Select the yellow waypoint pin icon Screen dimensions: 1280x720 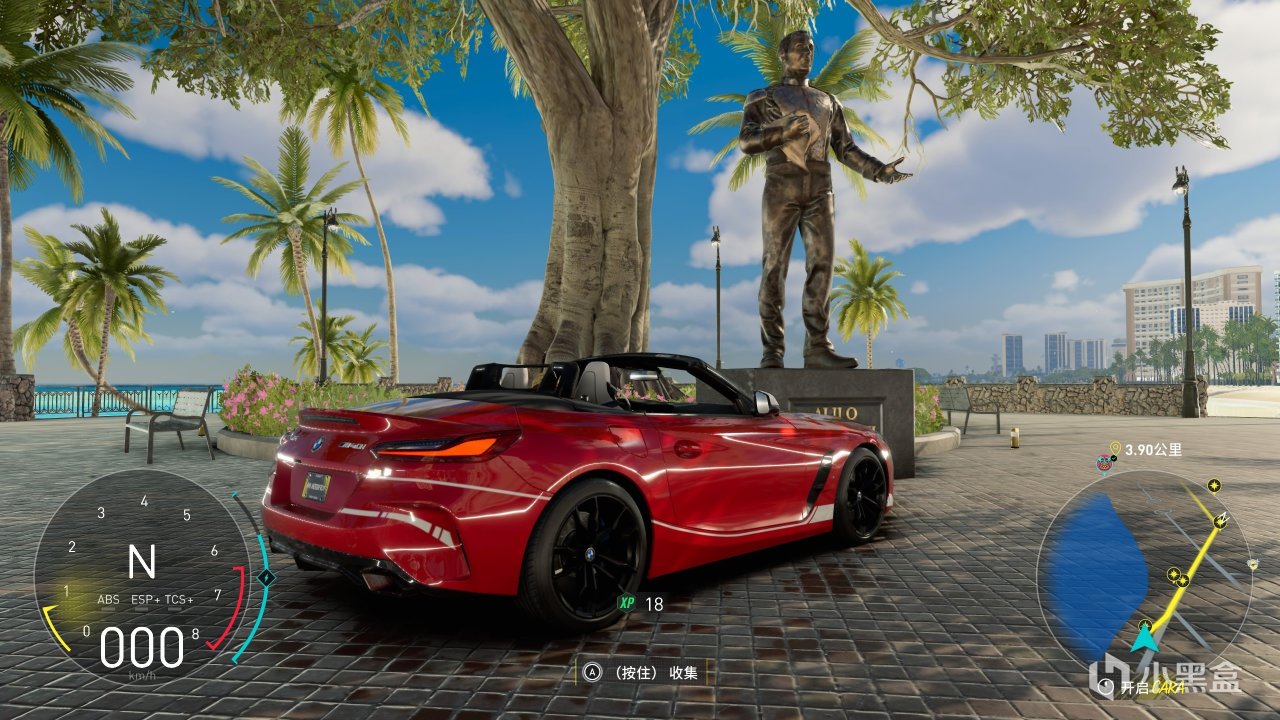pyautogui.click(x=1115, y=449)
